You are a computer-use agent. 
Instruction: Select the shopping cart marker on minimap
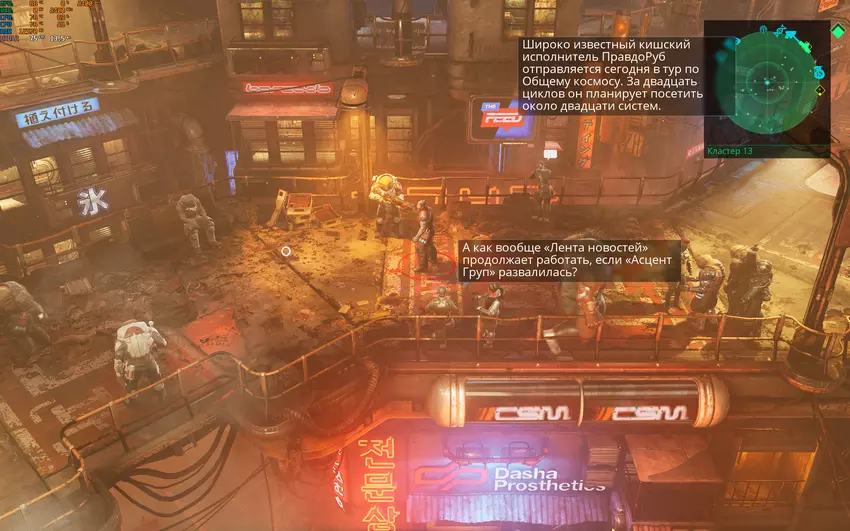click(789, 36)
